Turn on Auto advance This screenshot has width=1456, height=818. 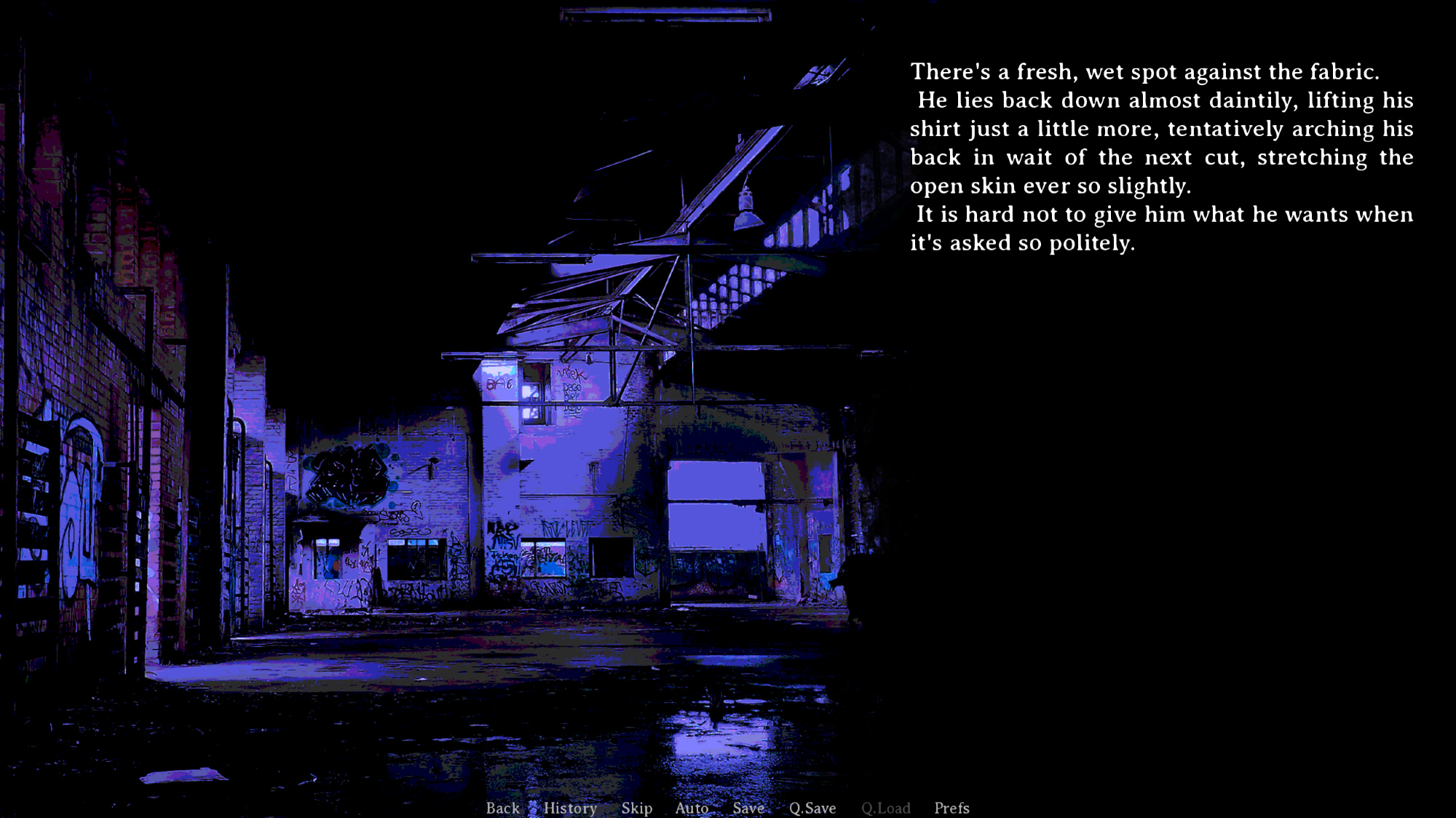click(x=692, y=808)
